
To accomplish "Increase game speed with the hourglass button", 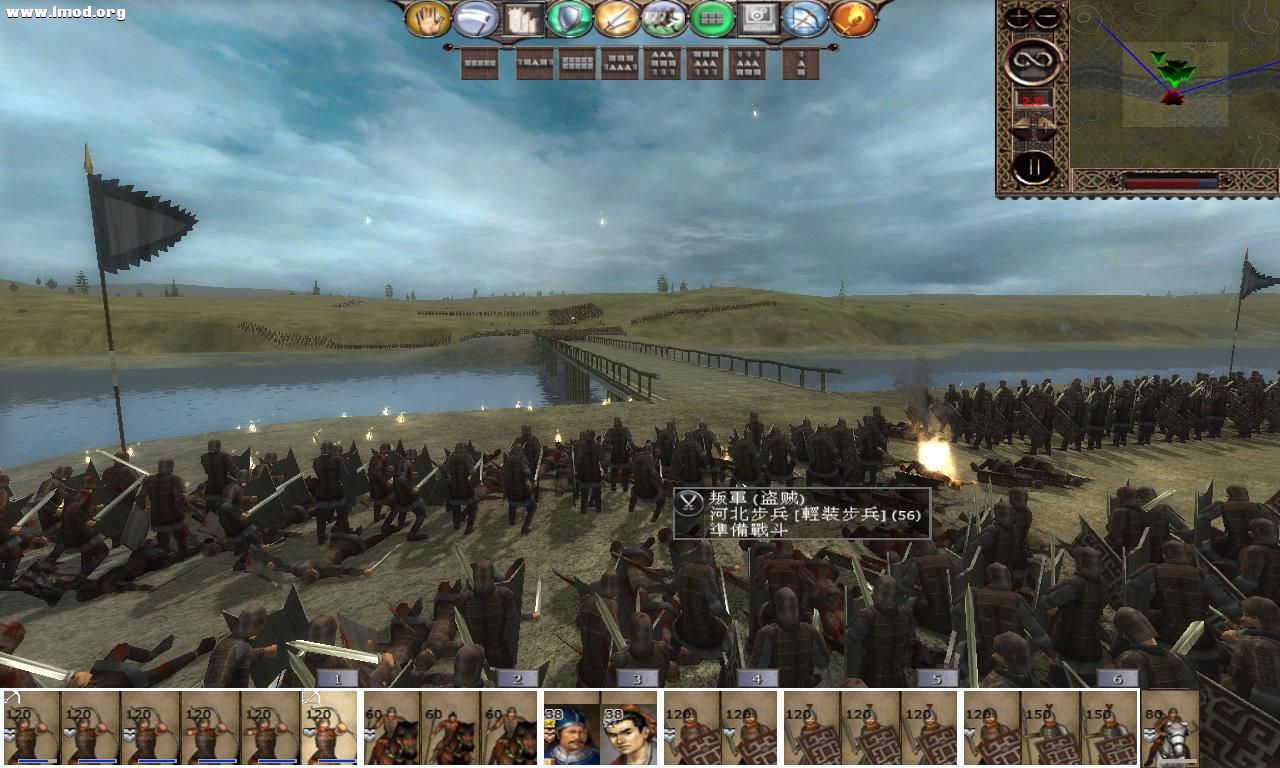I will point(1046,125).
